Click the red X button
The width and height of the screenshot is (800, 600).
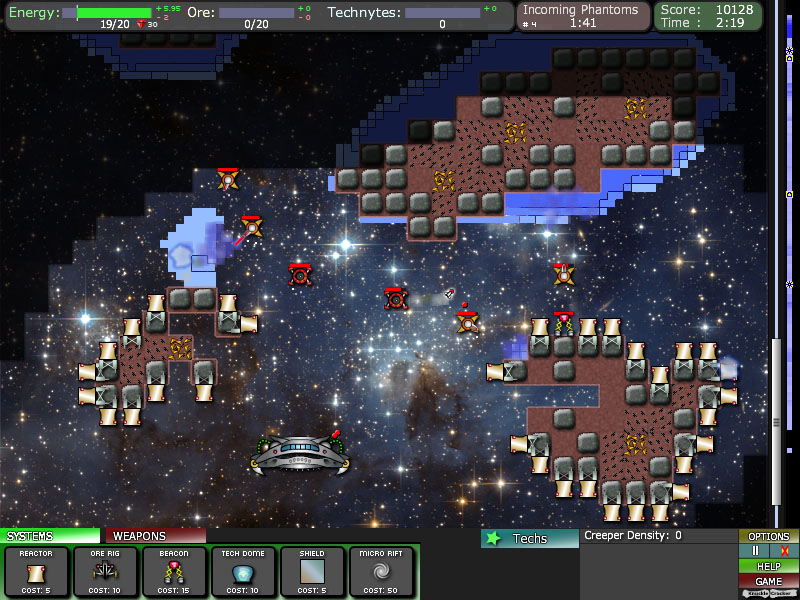point(784,551)
